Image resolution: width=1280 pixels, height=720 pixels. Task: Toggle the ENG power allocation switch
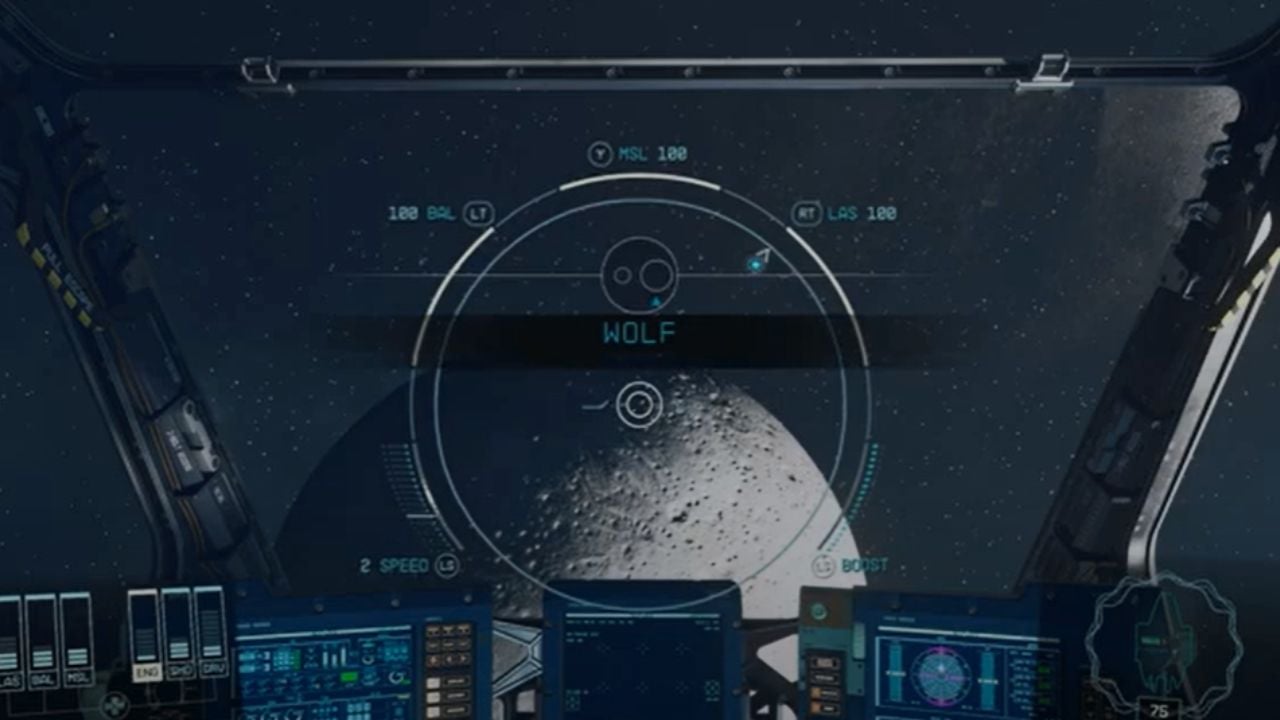(146, 672)
